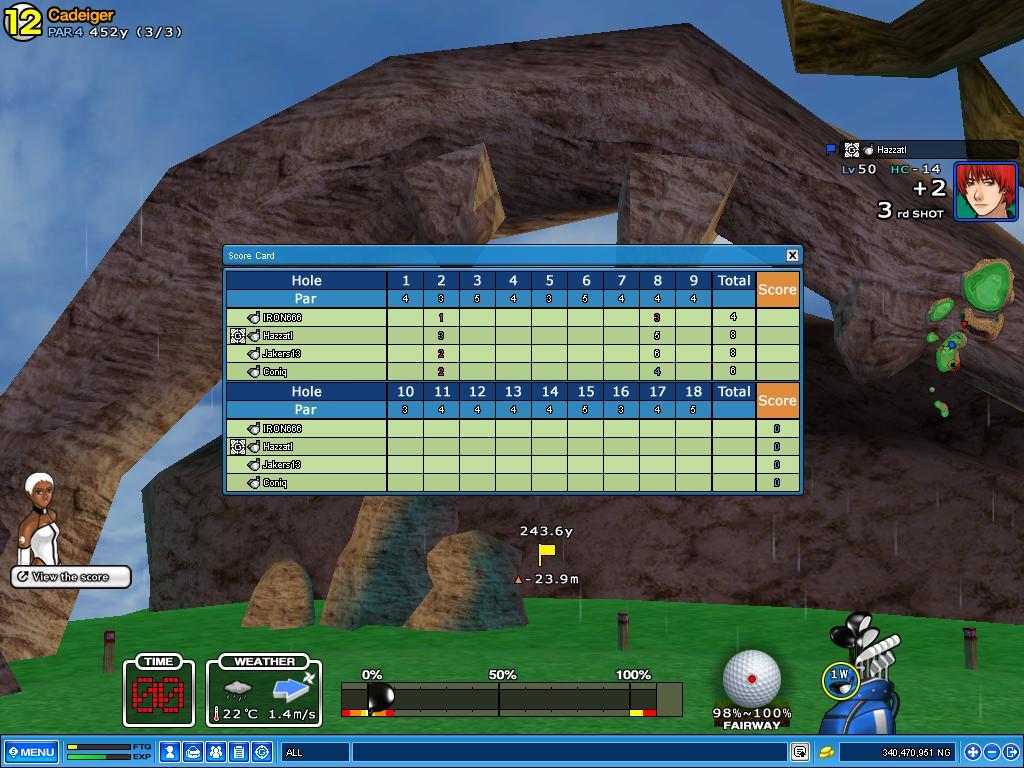Select the ALL chat channel box
The height and width of the screenshot is (768, 1024).
316,752
